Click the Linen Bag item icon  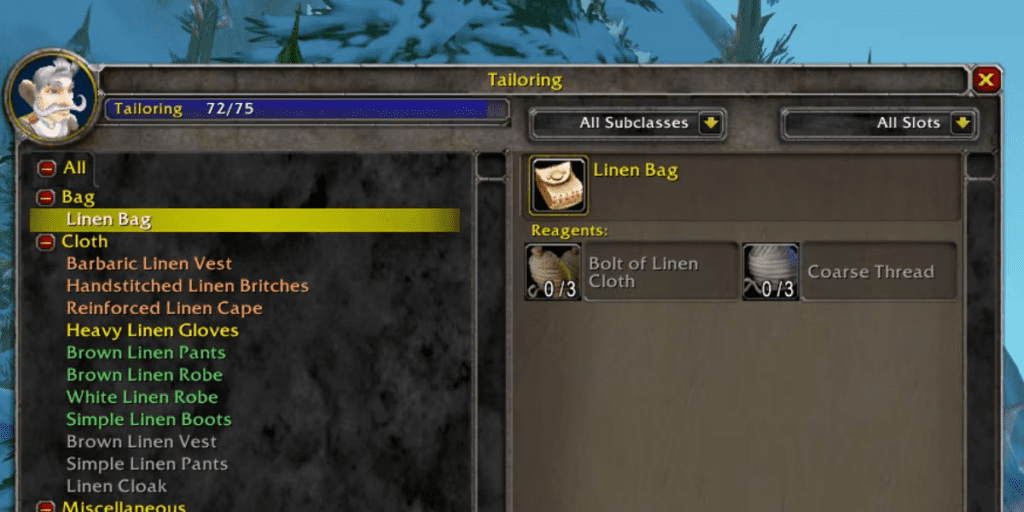point(558,185)
